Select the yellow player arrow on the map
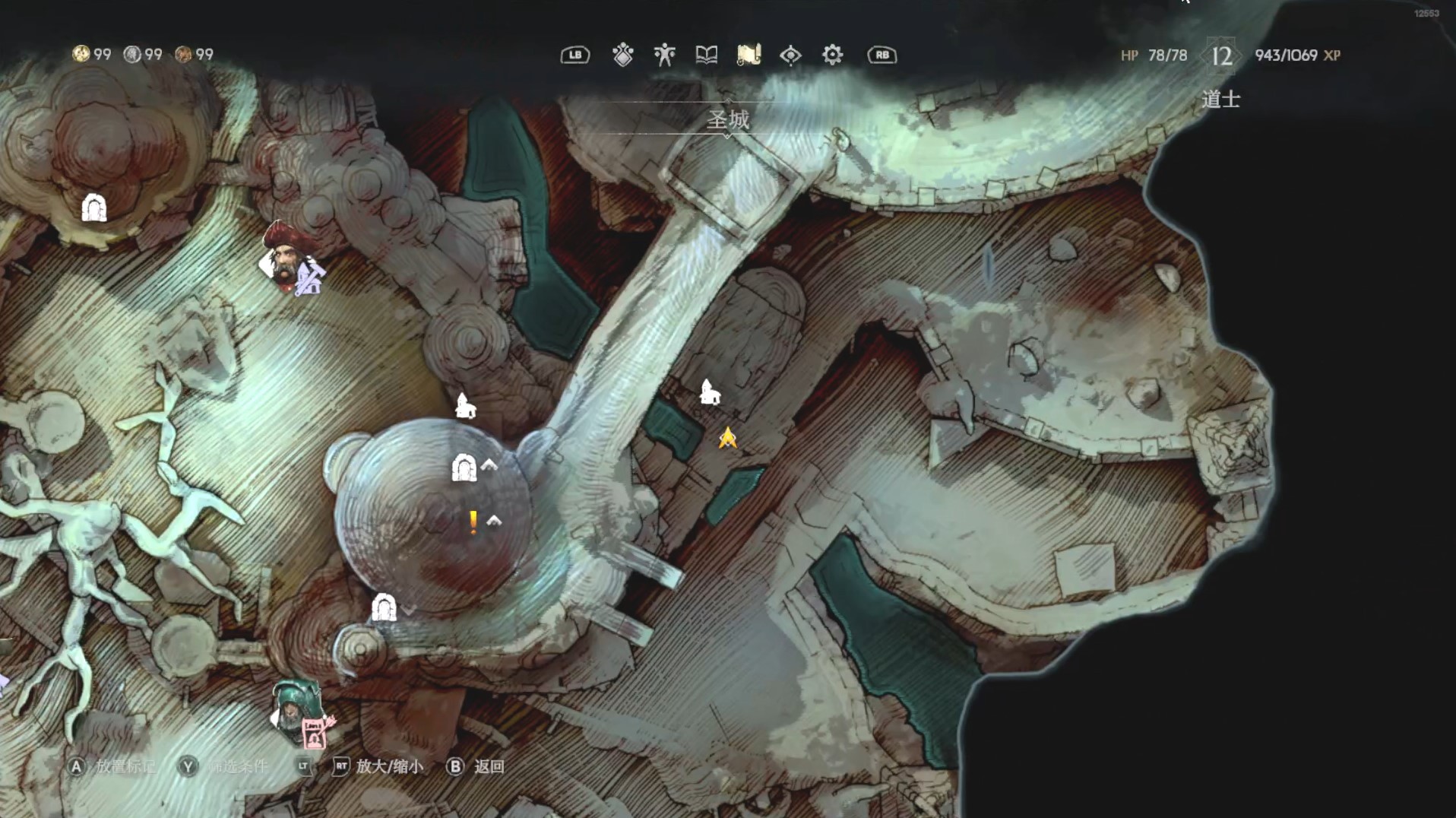This screenshot has width=1456, height=818. (x=727, y=438)
